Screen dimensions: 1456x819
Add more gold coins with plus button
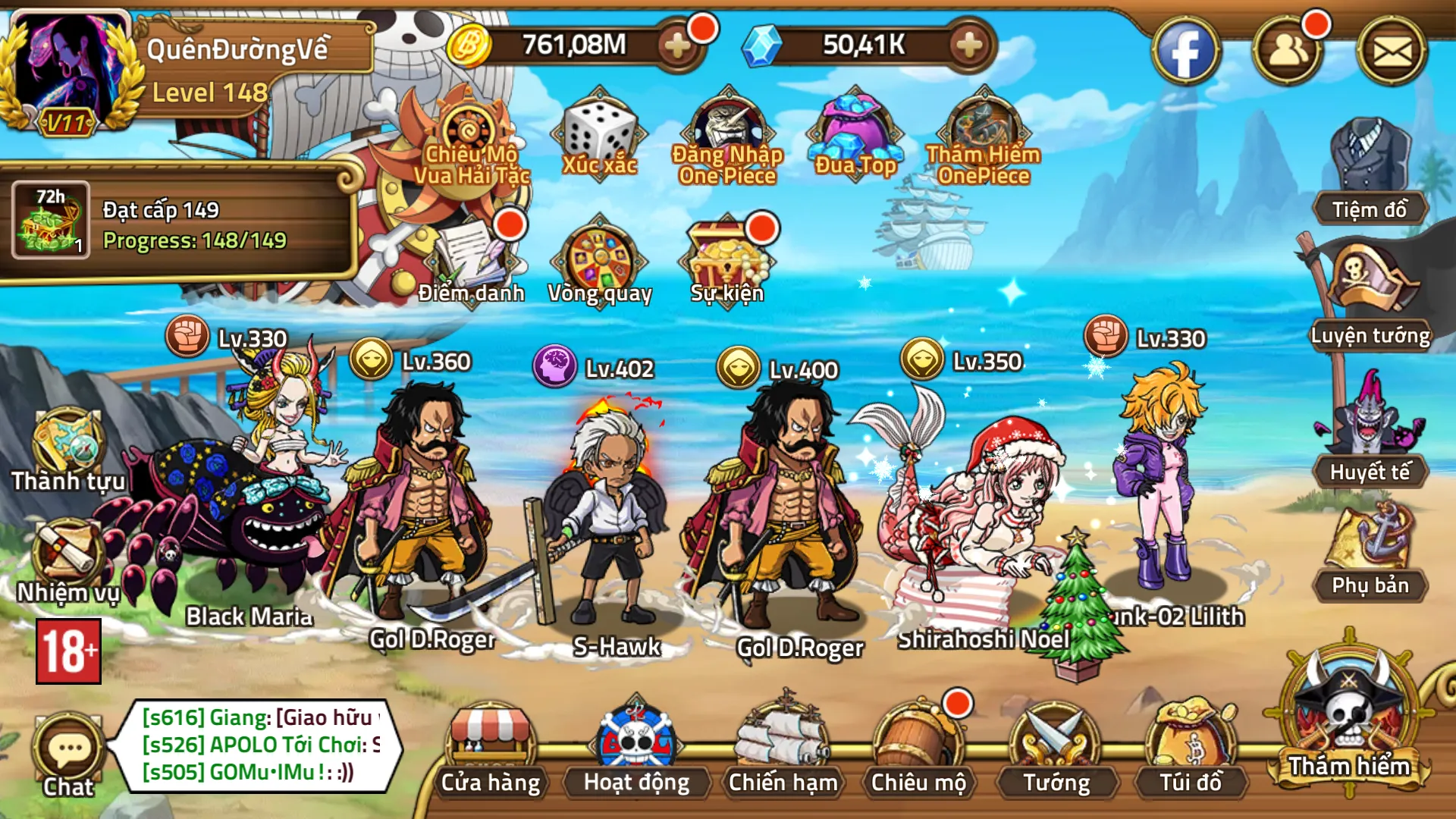tap(676, 45)
